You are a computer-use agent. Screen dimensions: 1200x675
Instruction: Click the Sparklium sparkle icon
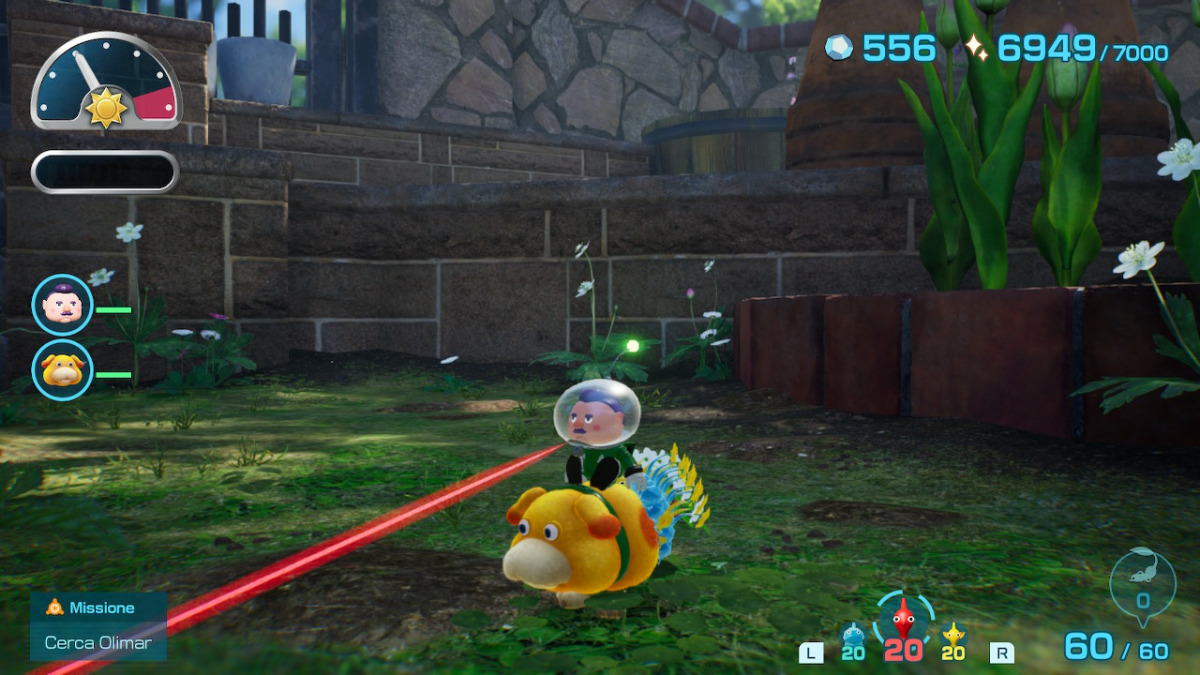975,47
